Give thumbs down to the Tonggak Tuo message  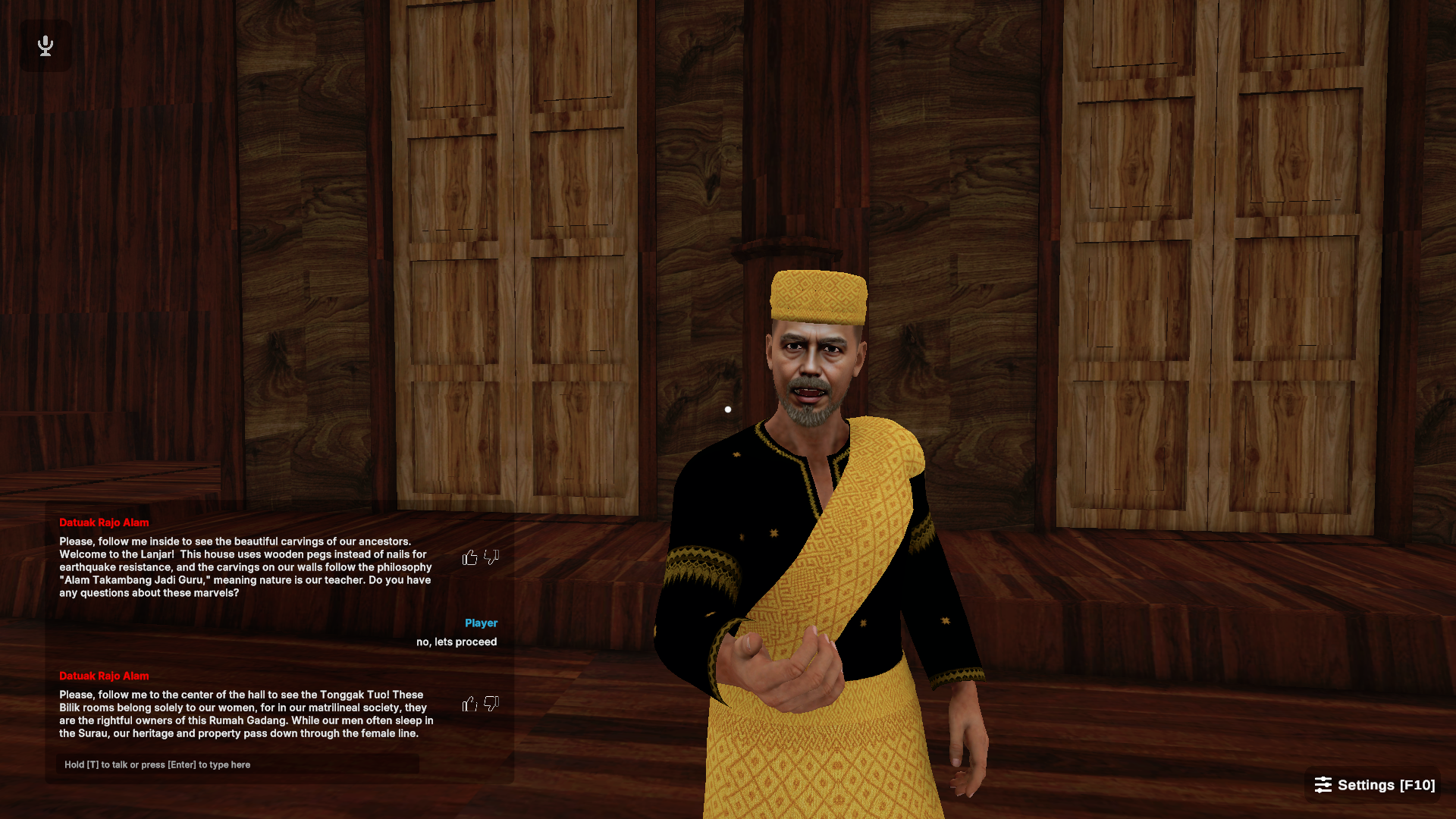click(491, 704)
